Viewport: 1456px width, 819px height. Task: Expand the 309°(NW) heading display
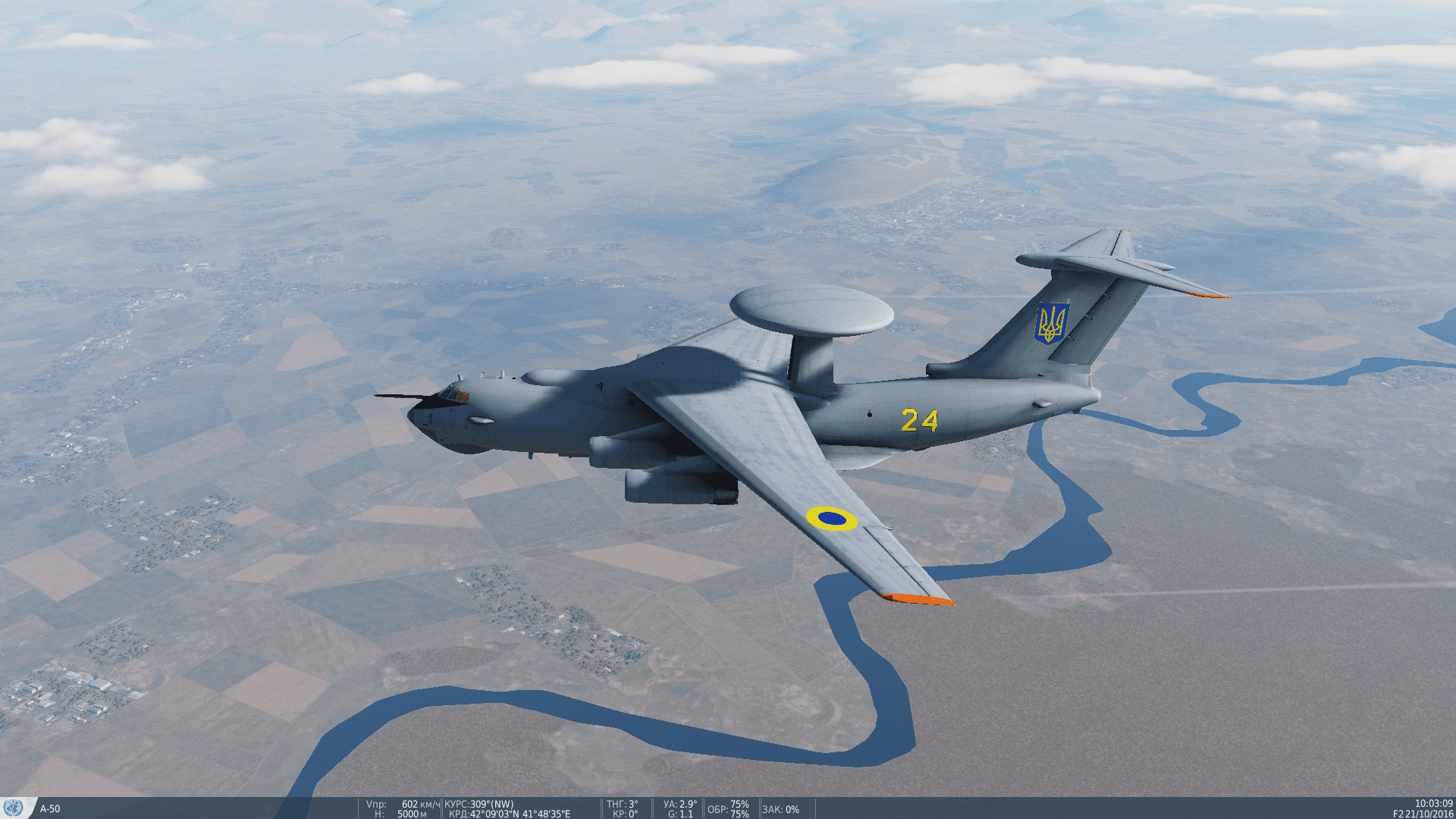pos(491,802)
